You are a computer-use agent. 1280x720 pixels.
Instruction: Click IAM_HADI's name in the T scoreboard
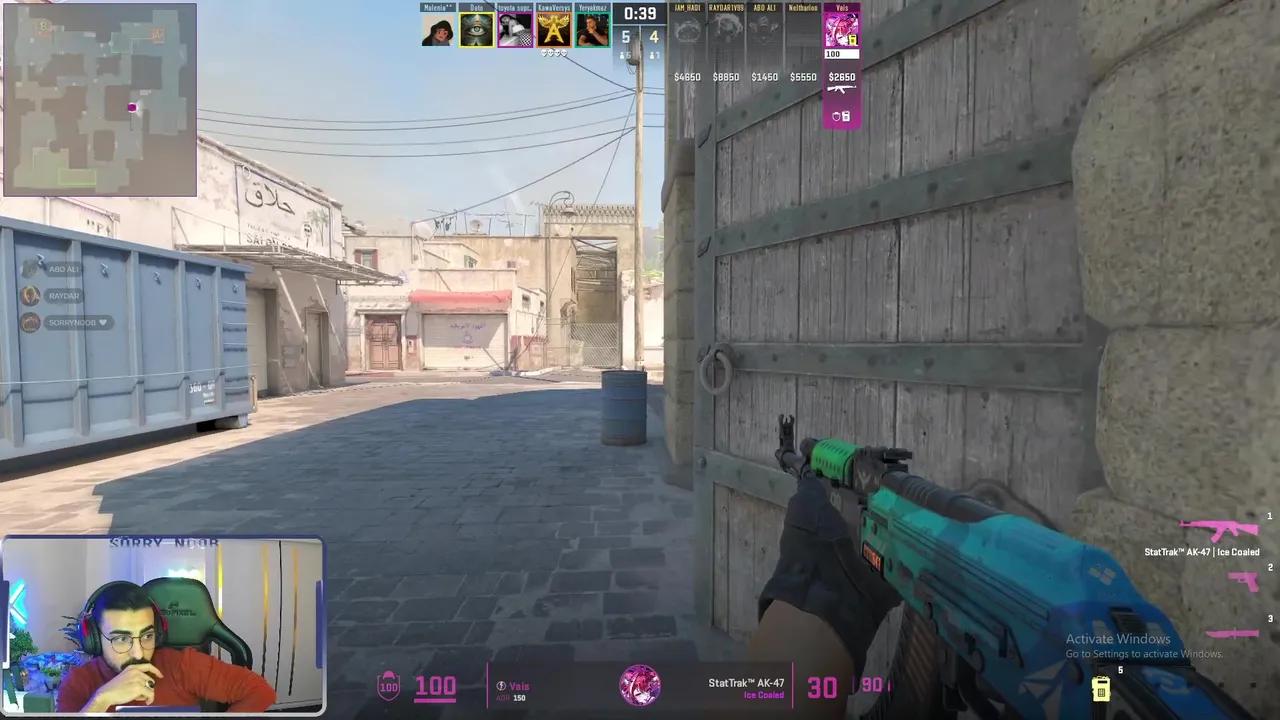(x=688, y=8)
